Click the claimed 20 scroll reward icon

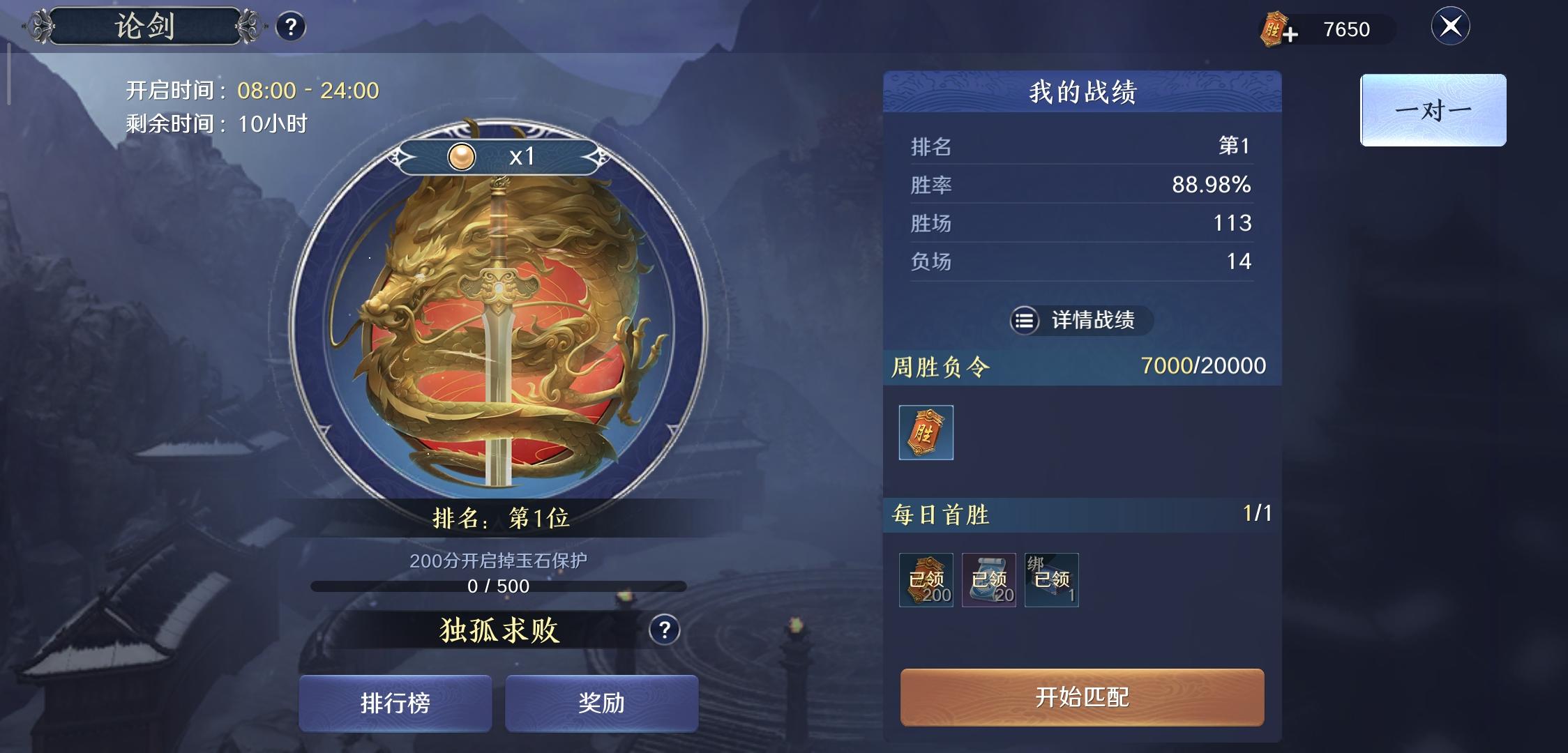point(988,580)
